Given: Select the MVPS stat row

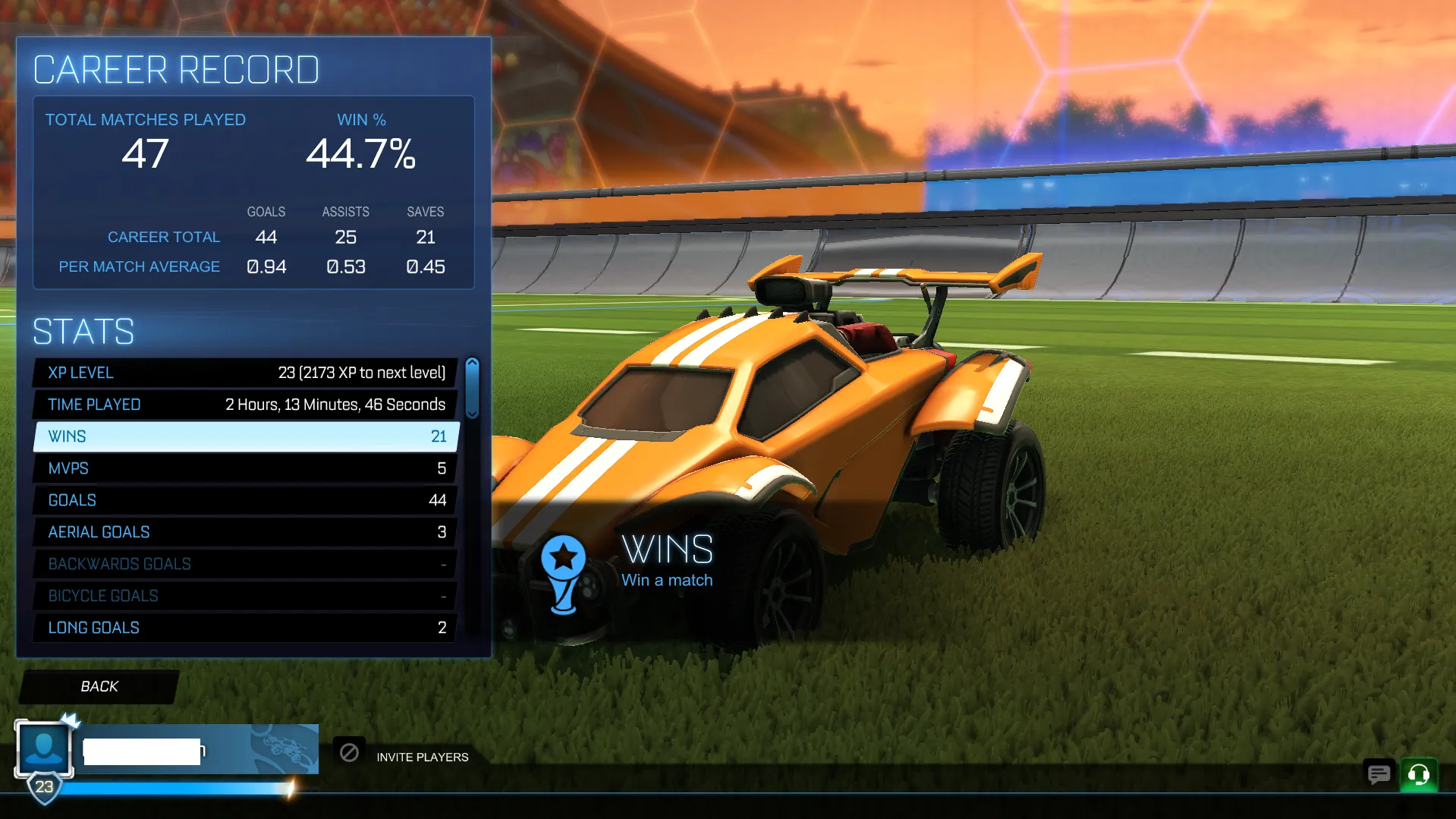Looking at the screenshot, I should (x=243, y=468).
